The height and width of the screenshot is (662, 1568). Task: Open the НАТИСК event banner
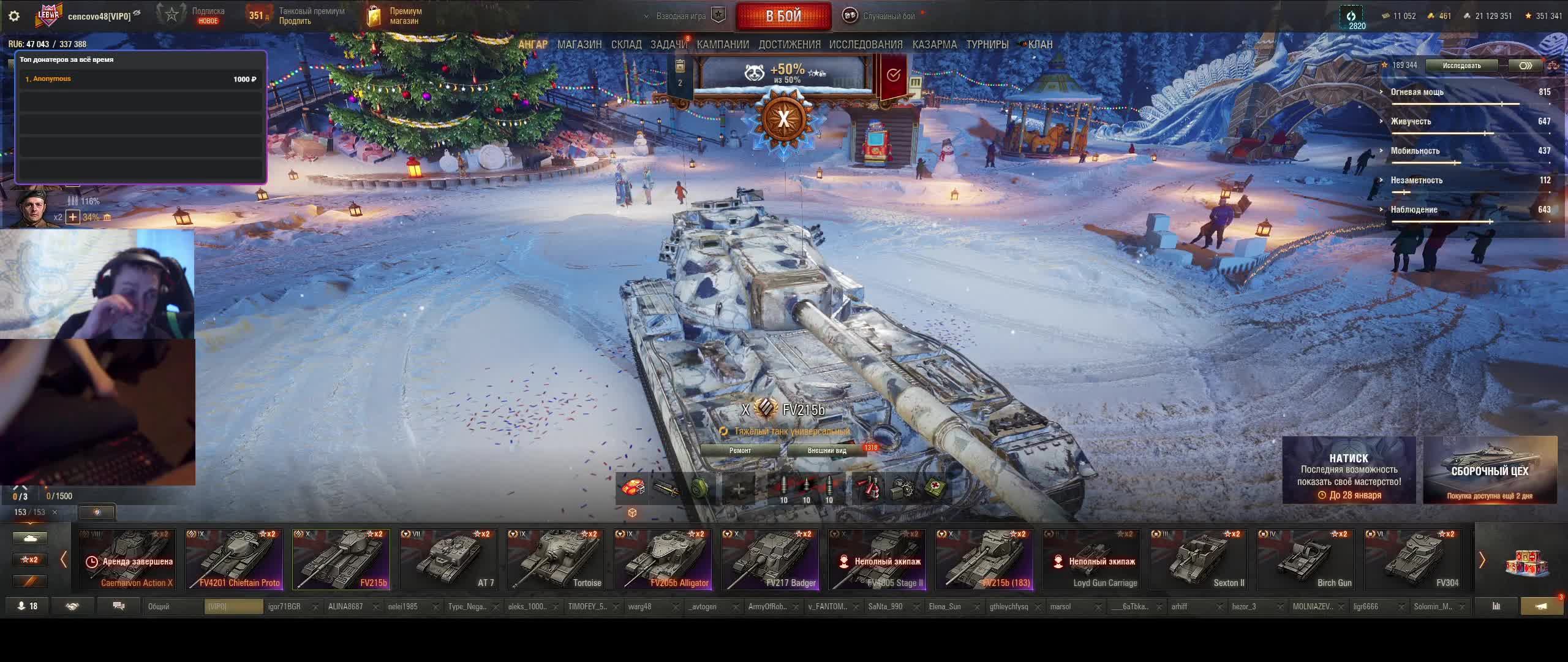click(x=1349, y=470)
